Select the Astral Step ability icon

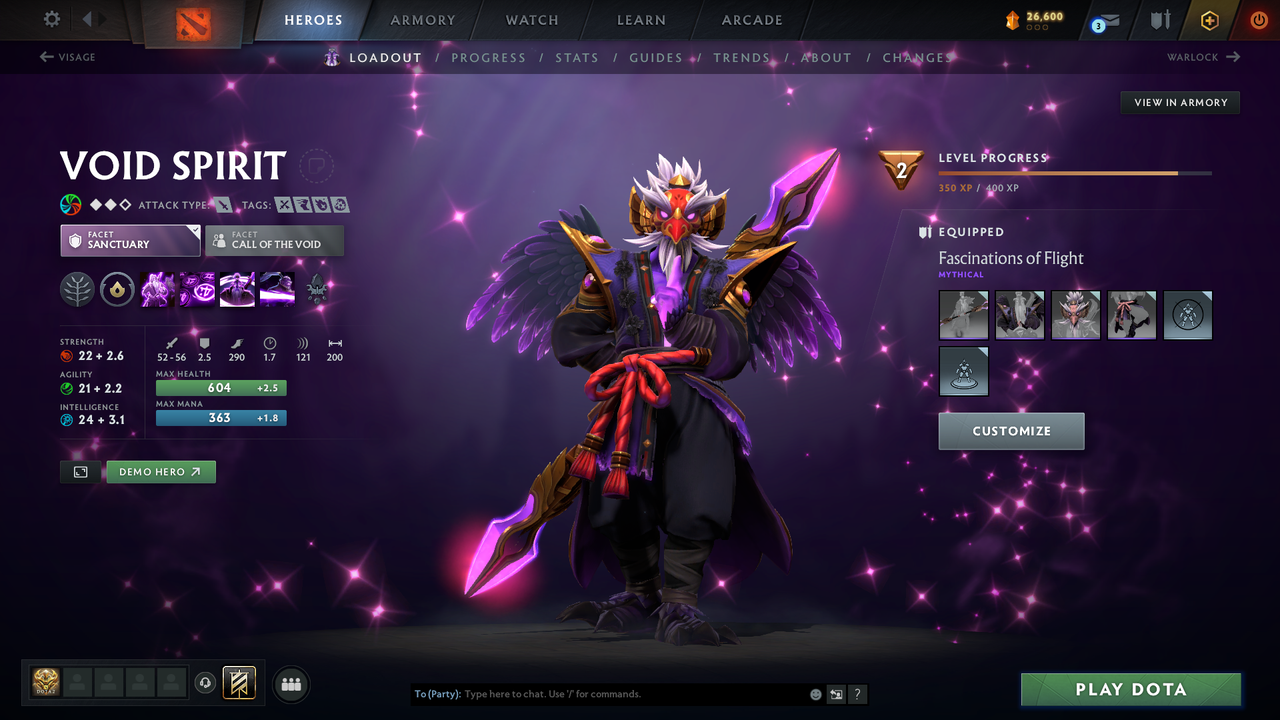tap(277, 289)
